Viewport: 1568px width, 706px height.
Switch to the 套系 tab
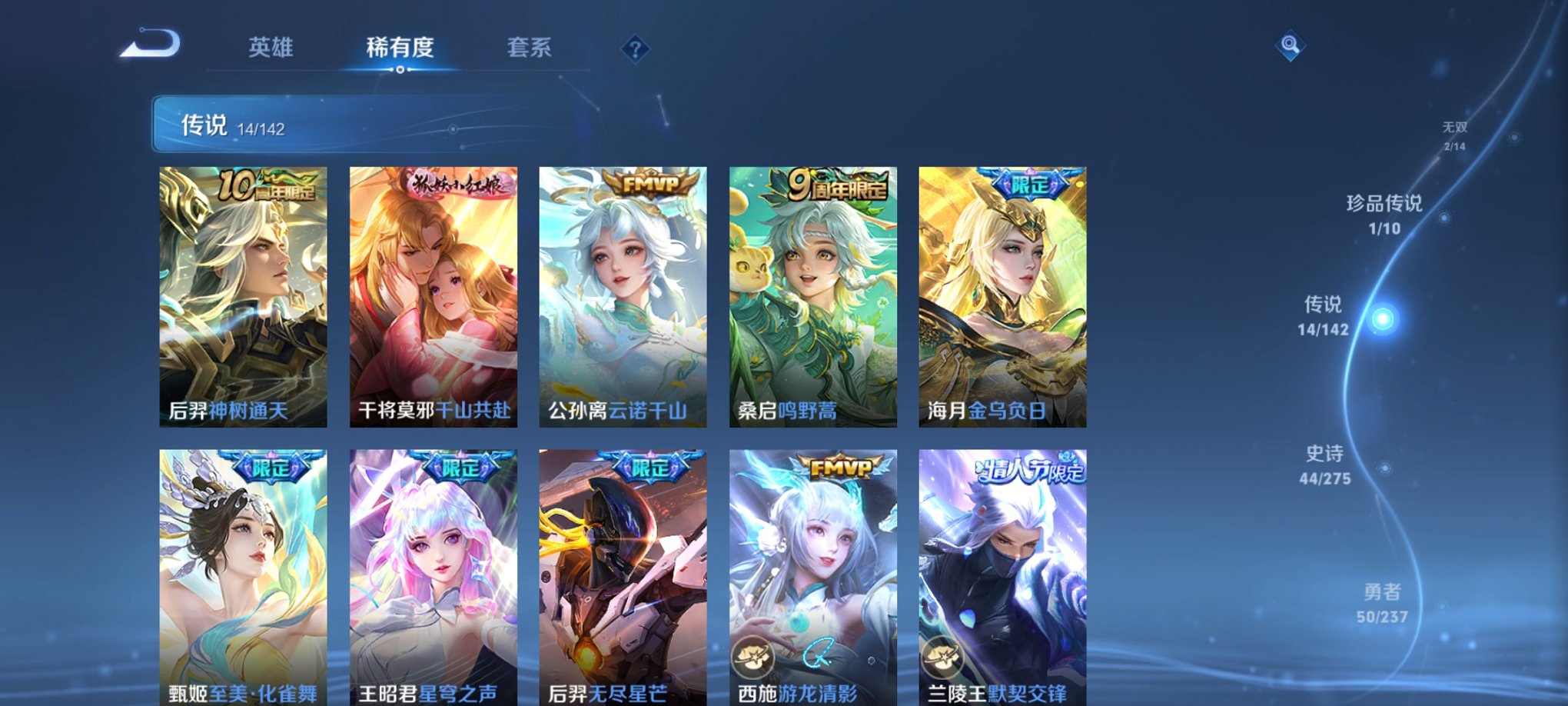536,48
